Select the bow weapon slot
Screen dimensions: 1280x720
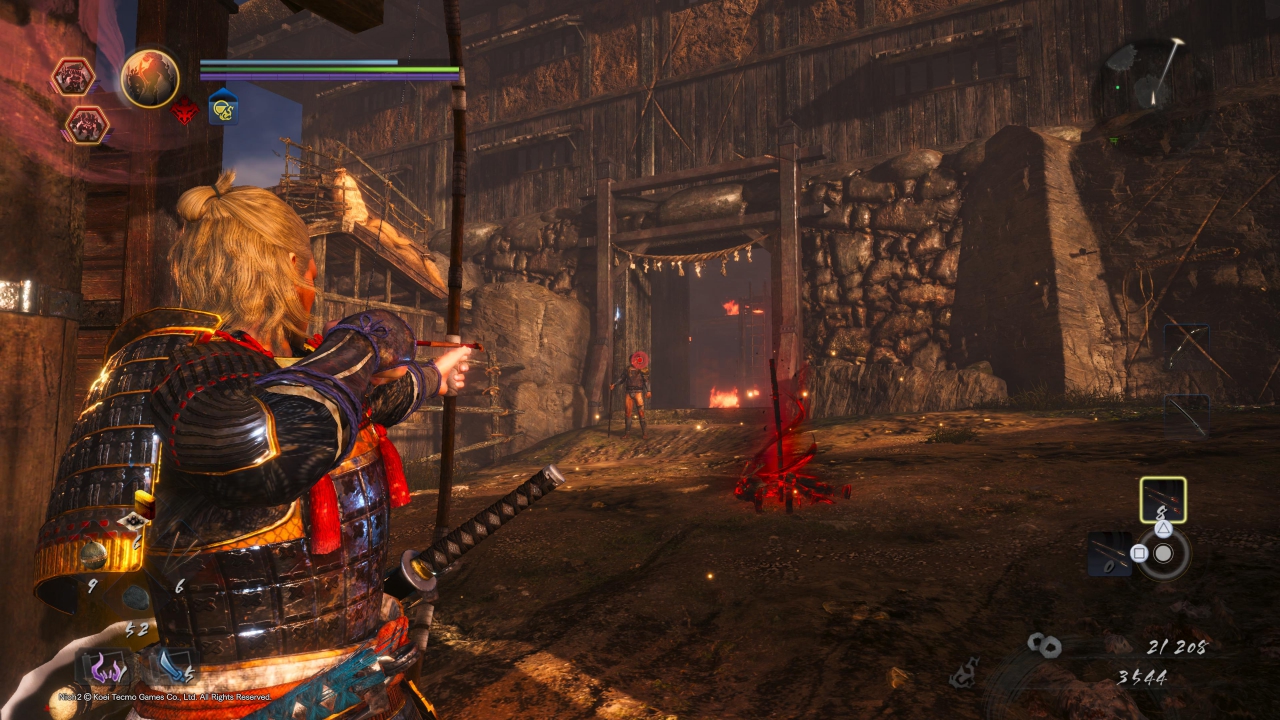coord(1186,345)
